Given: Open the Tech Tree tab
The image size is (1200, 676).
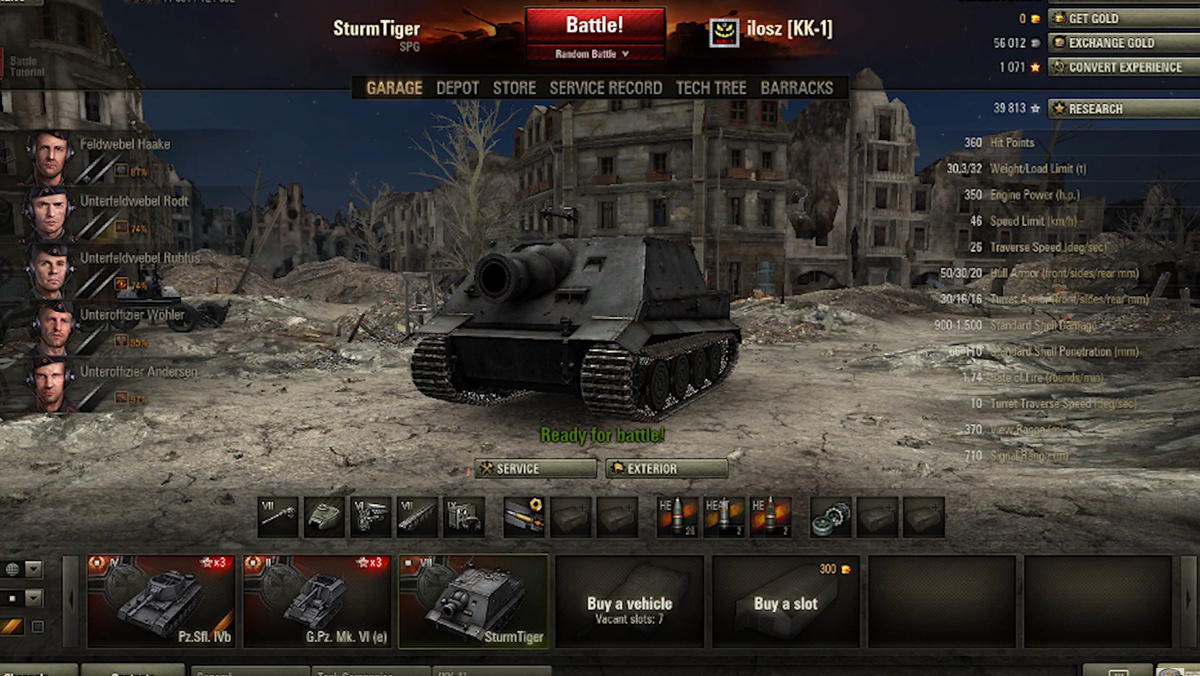Looking at the screenshot, I should [710, 88].
